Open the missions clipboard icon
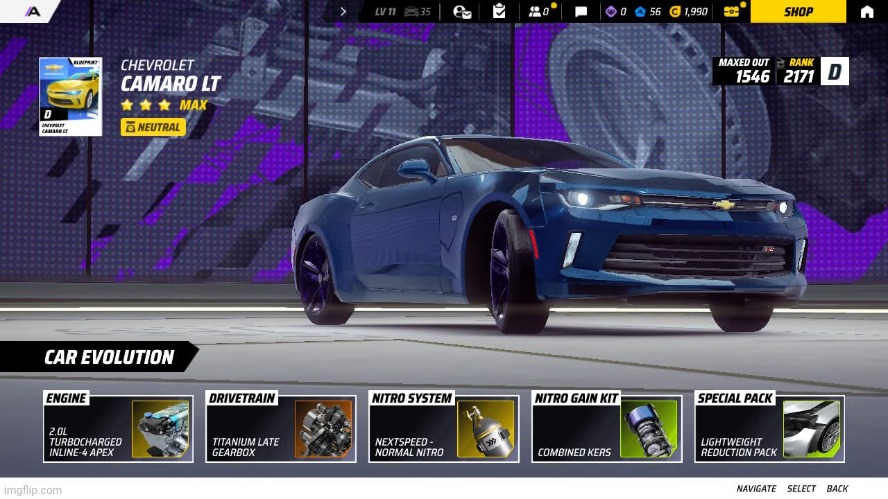888x499 pixels. click(x=499, y=11)
